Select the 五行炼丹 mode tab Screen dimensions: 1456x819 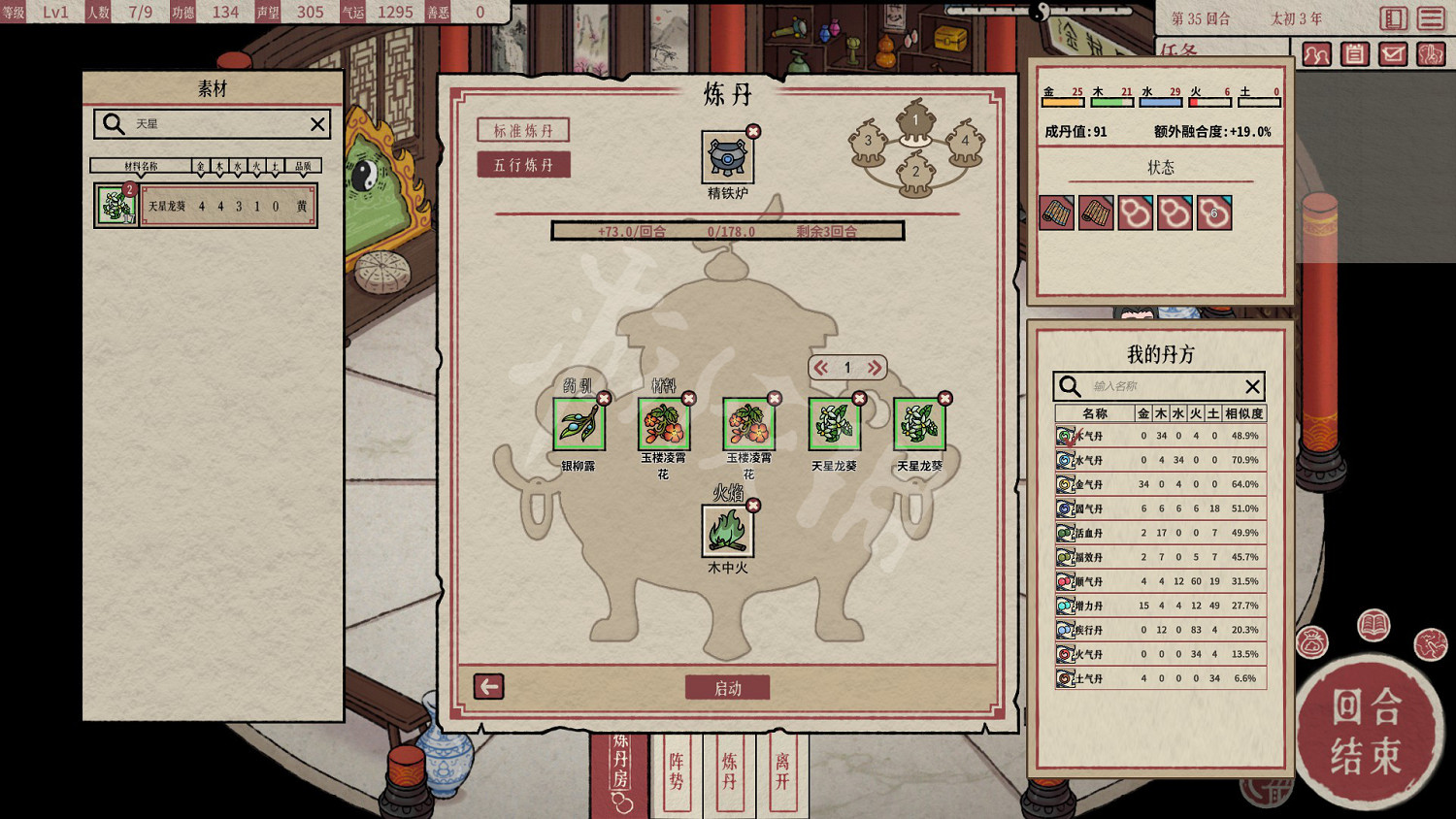pyautogui.click(x=523, y=165)
